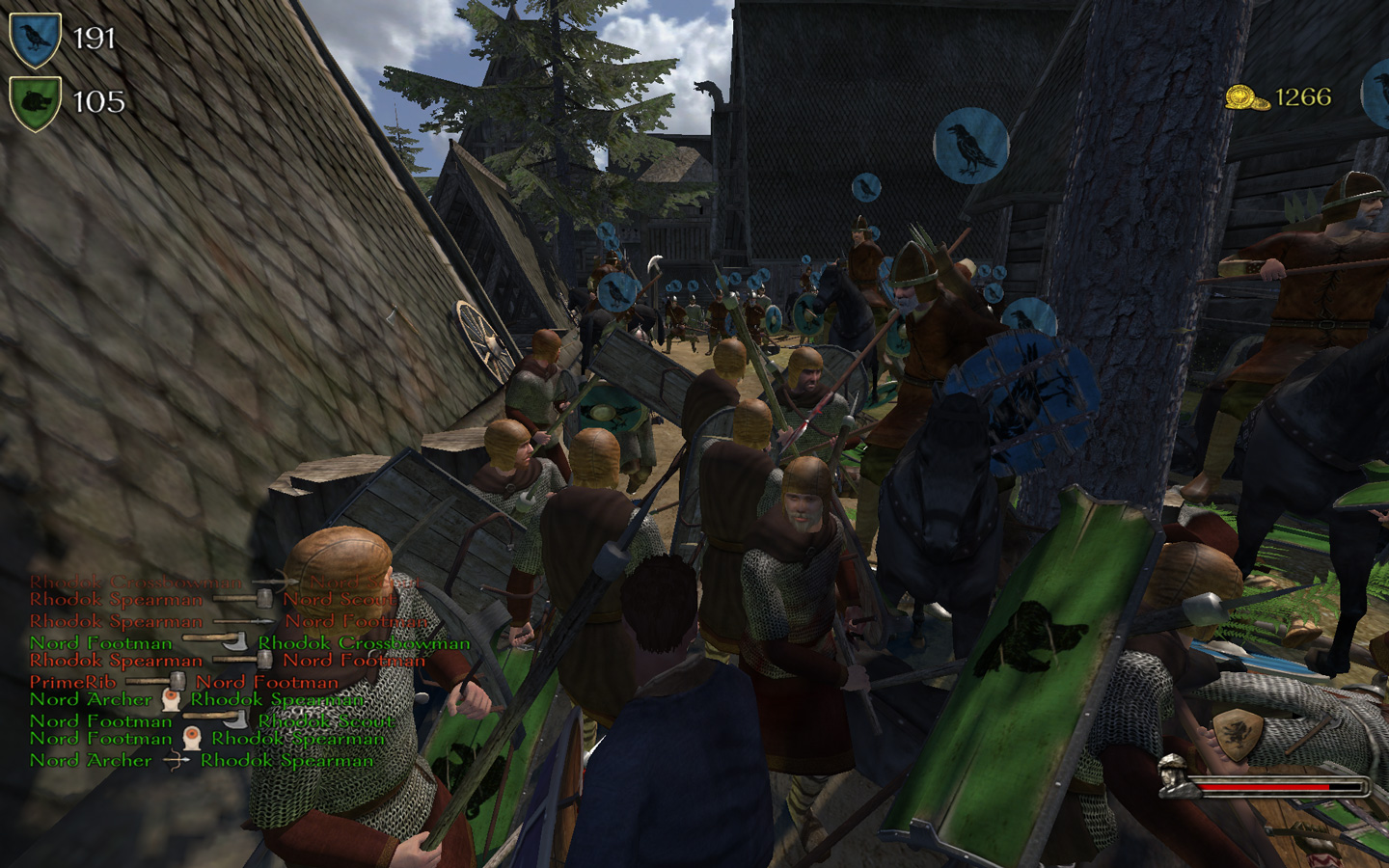The height and width of the screenshot is (868, 1389).
Task: Select the gold coins icon
Action: [x=1246, y=97]
